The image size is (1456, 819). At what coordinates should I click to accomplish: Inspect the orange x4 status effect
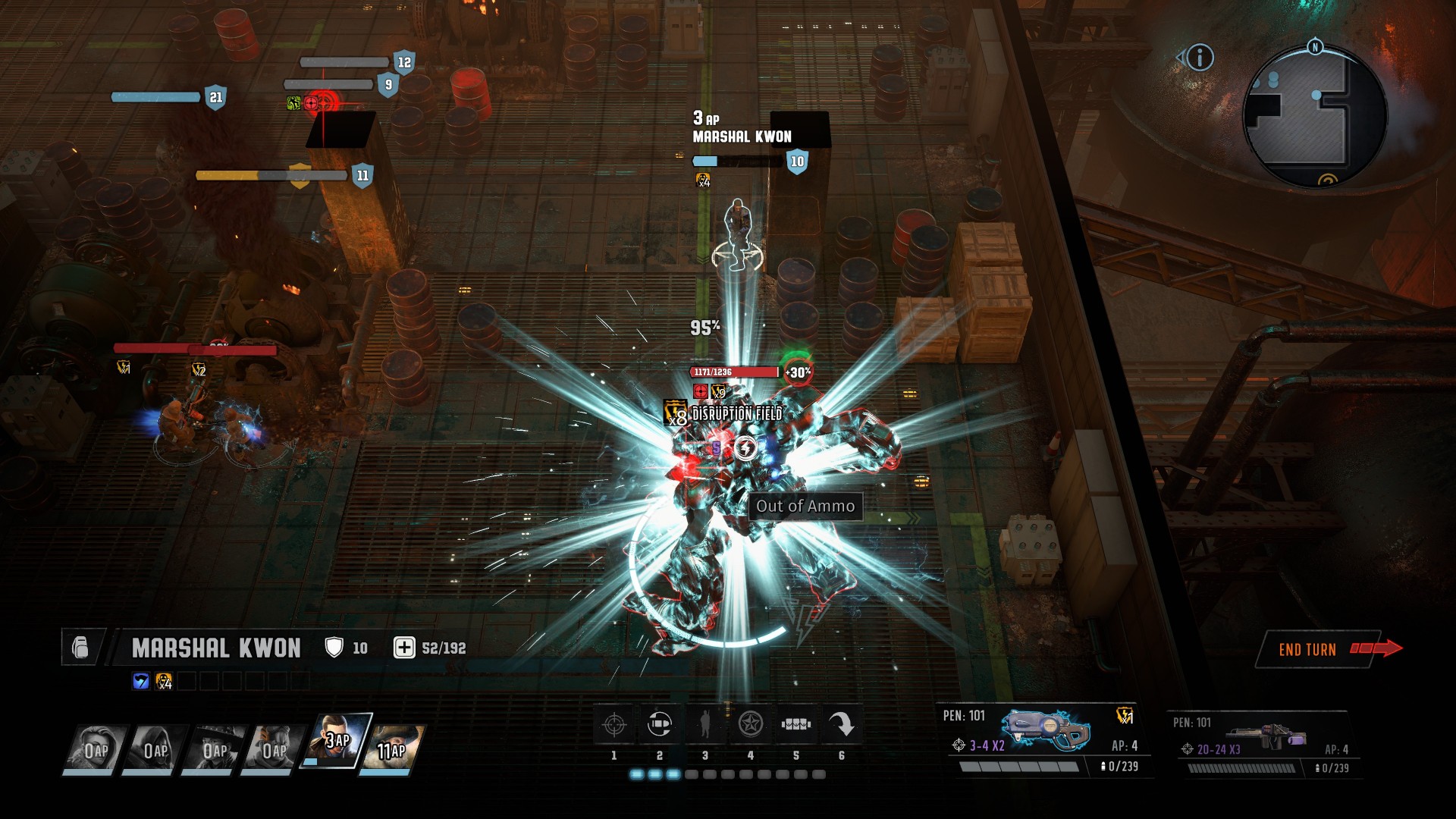click(x=164, y=681)
